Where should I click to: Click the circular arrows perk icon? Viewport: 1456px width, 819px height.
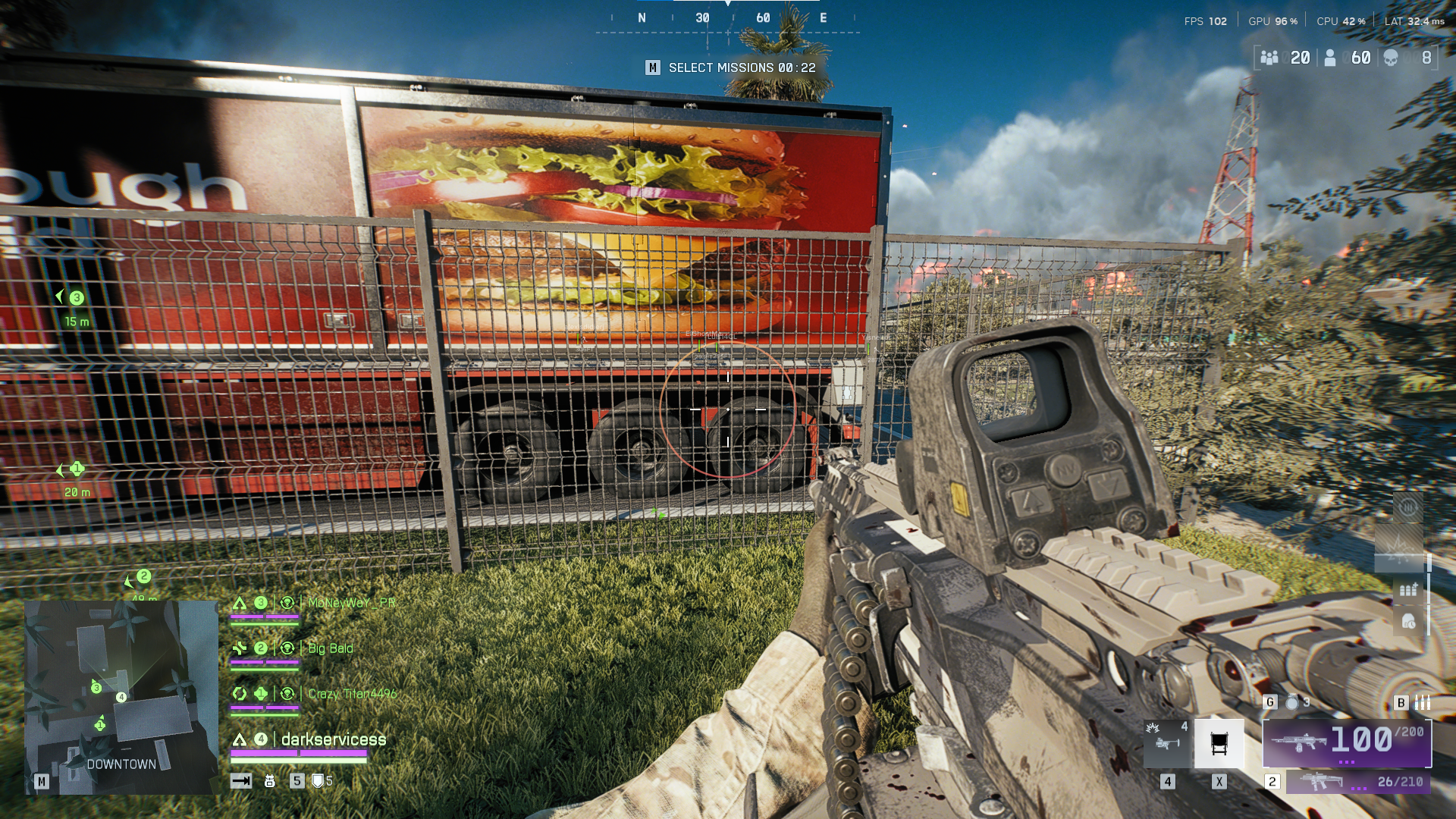pyautogui.click(x=1408, y=507)
